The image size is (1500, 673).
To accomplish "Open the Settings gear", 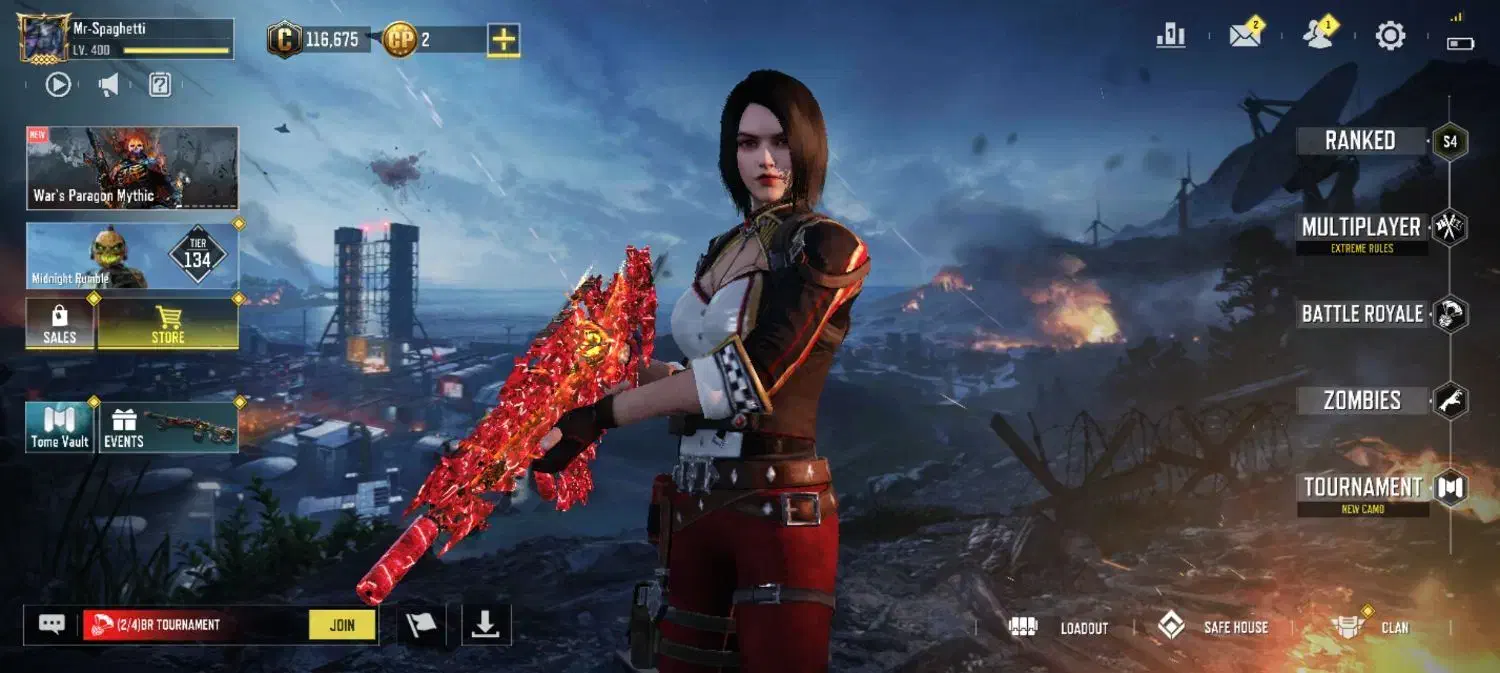I will pyautogui.click(x=1390, y=37).
